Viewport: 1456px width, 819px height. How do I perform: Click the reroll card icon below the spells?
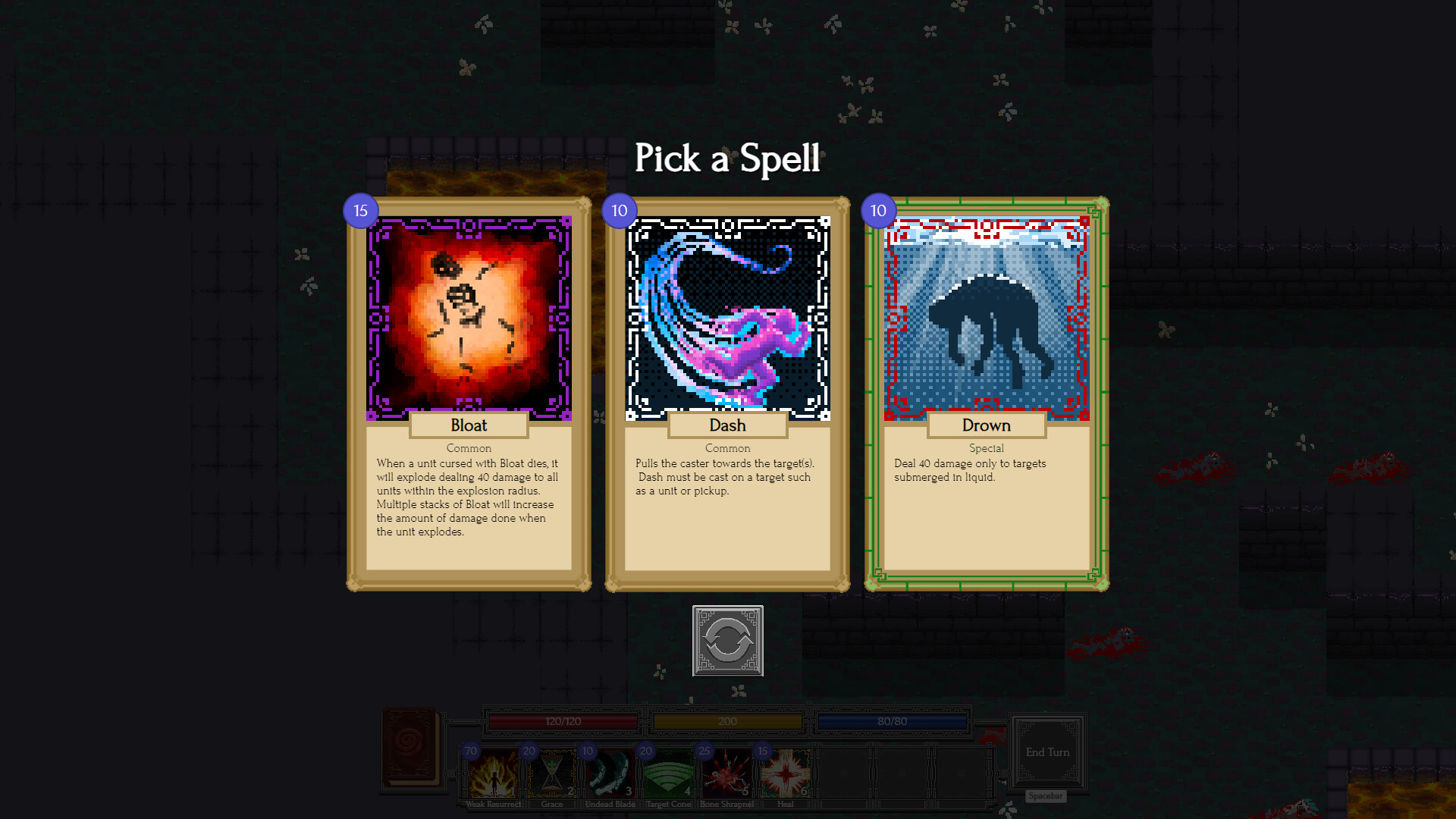[728, 642]
